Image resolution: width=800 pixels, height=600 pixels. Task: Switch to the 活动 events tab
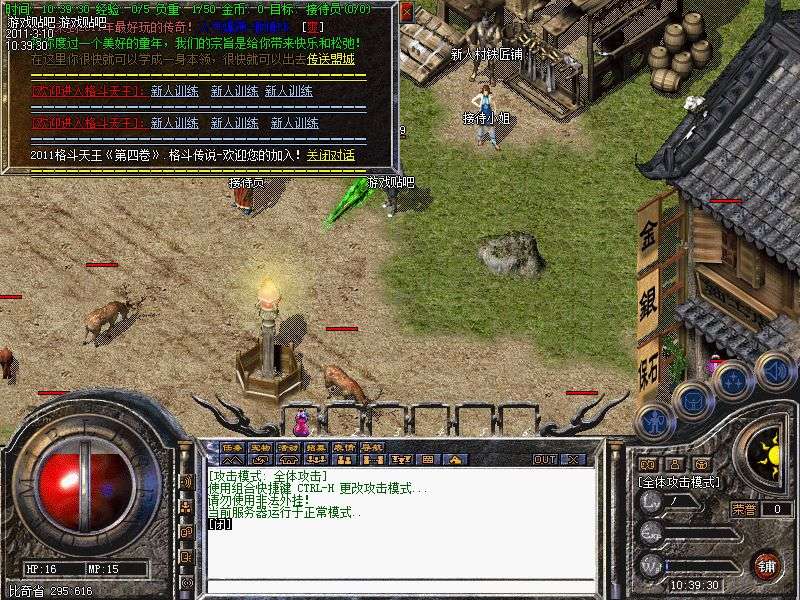point(288,447)
